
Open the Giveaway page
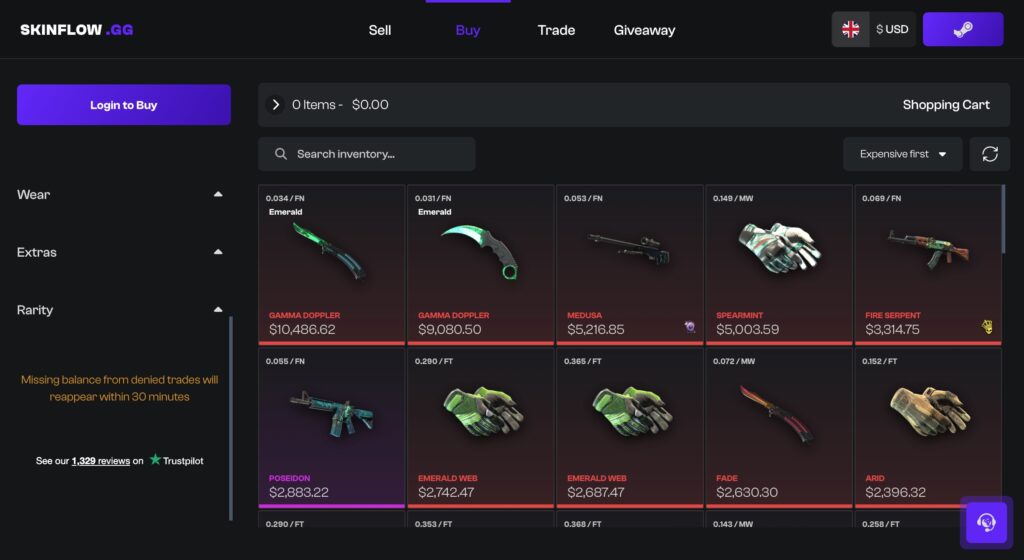(644, 30)
